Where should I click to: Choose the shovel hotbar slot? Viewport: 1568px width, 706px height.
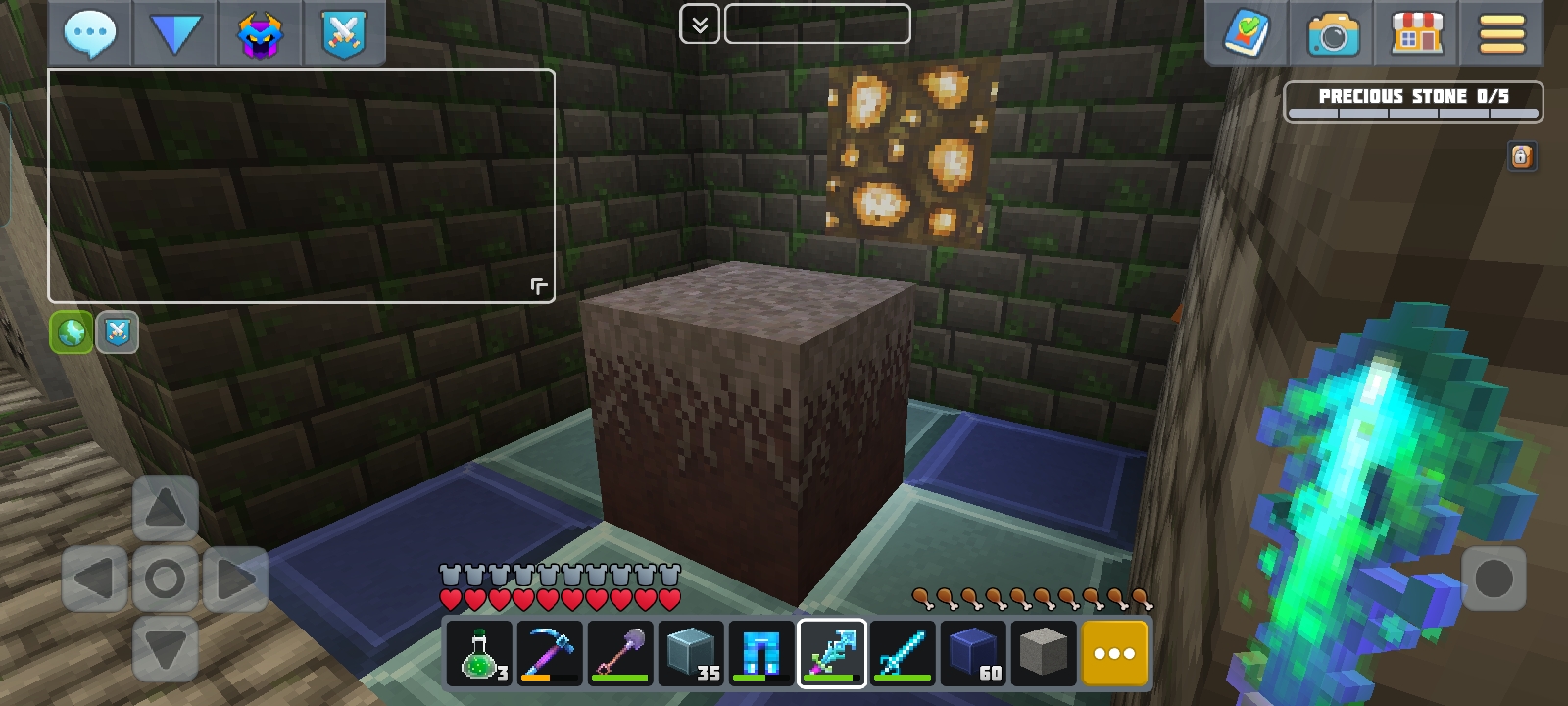point(620,653)
